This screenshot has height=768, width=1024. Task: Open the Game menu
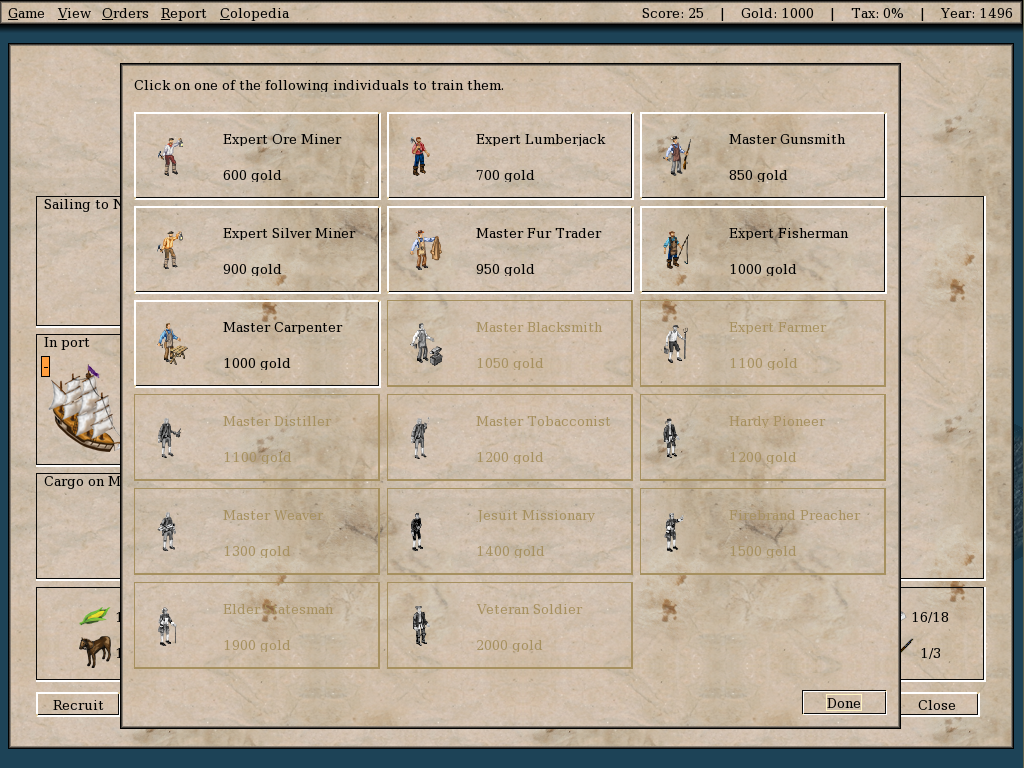(x=26, y=13)
